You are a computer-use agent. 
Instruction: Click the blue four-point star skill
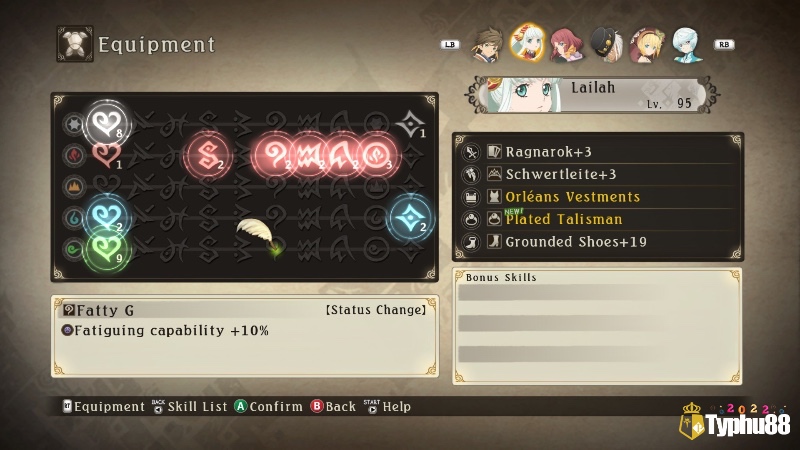click(x=408, y=217)
